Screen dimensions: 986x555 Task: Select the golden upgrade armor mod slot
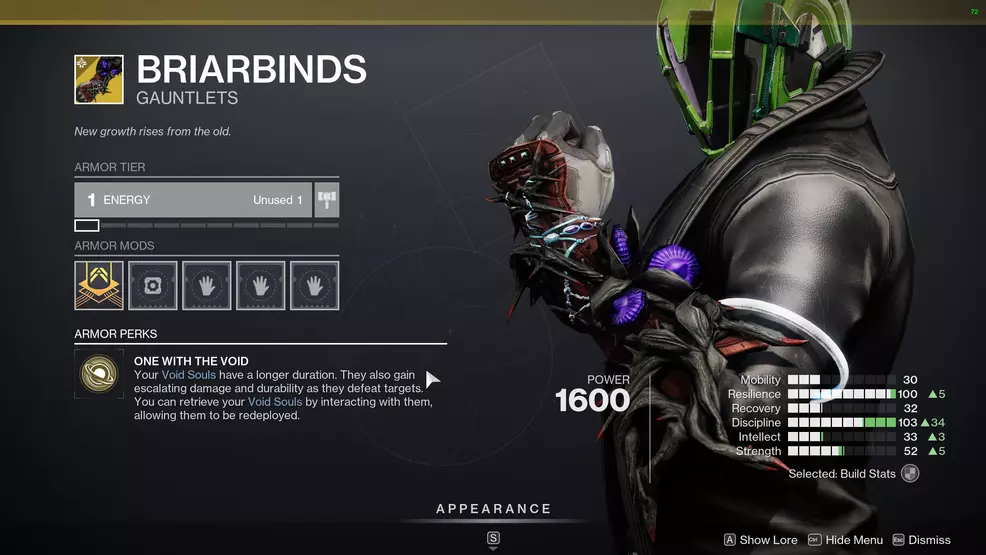[99, 286]
